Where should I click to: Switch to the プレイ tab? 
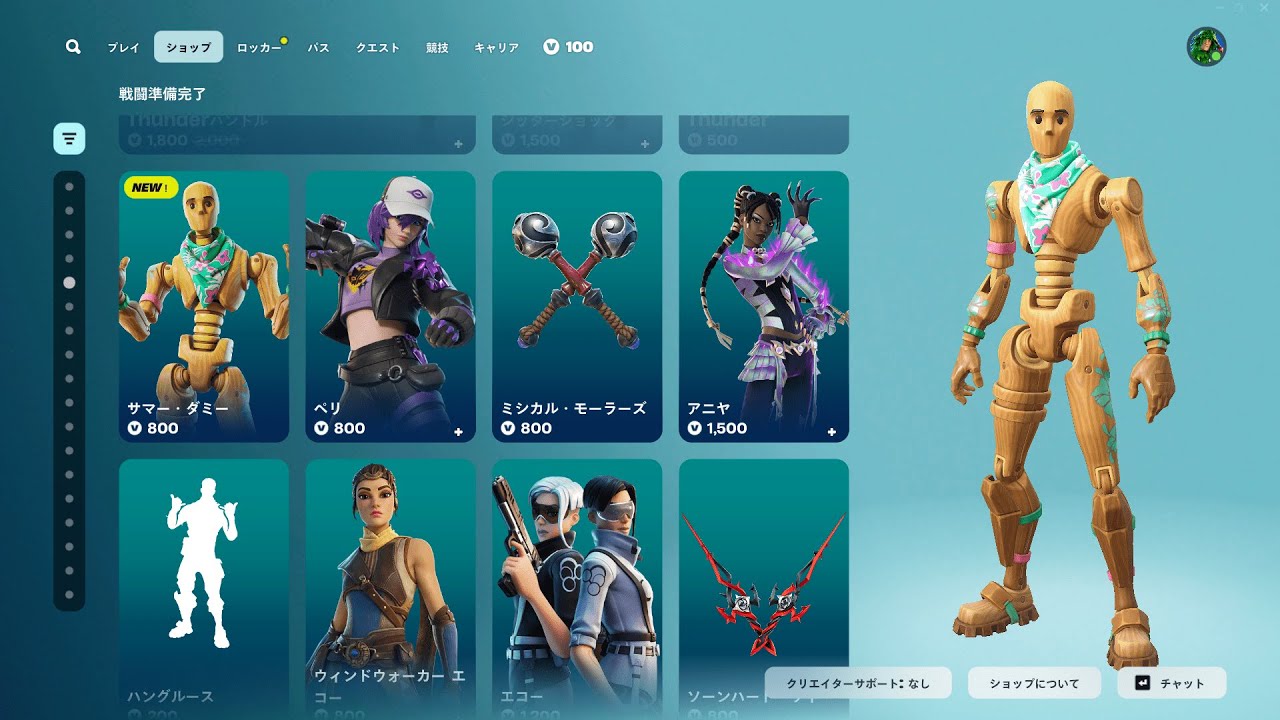click(124, 47)
